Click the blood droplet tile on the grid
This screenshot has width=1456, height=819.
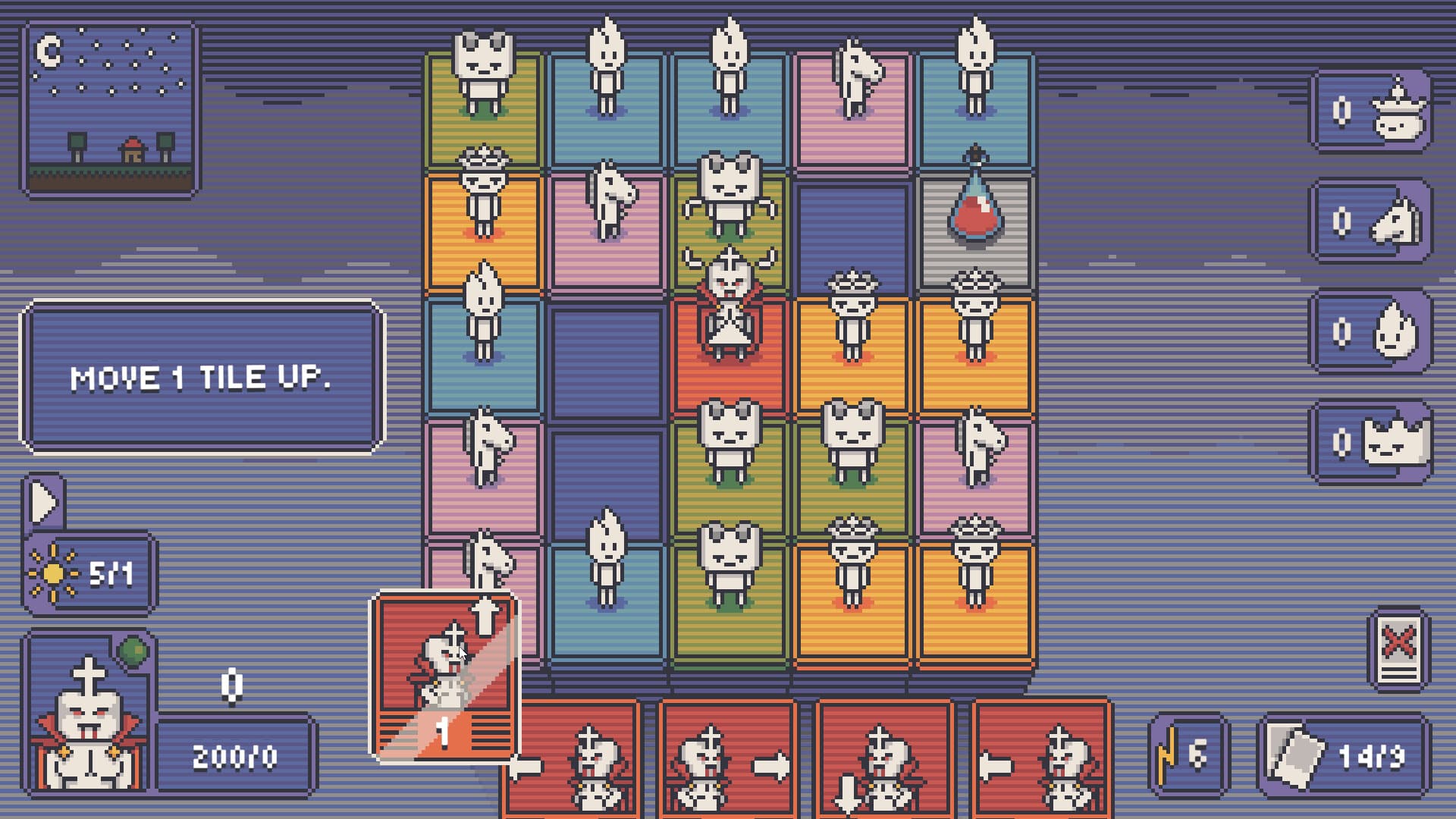point(976,216)
